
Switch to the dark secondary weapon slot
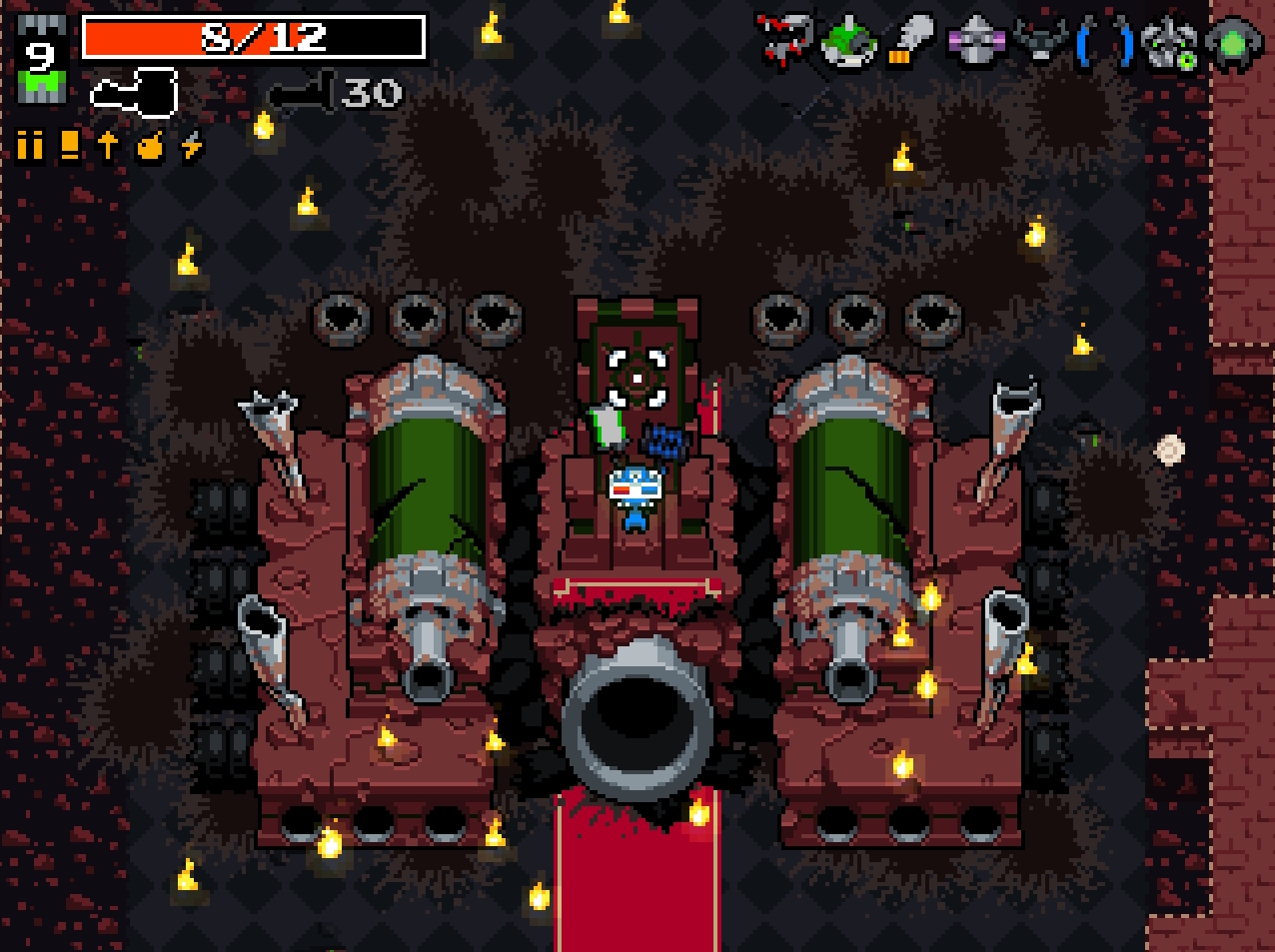click(x=301, y=94)
